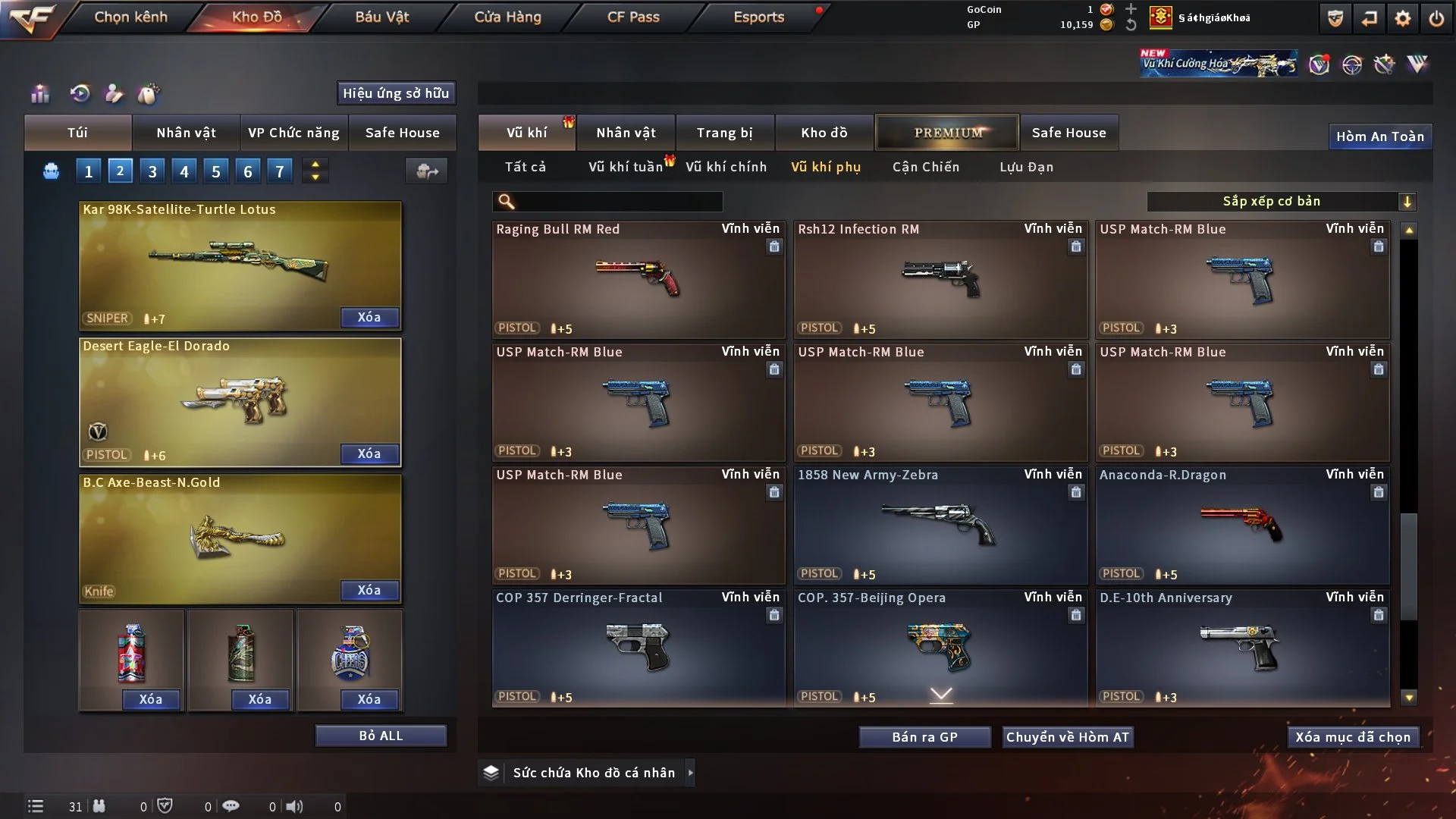The width and height of the screenshot is (1456, 819).
Task: Open the CF Pass menu
Action: click(633, 17)
